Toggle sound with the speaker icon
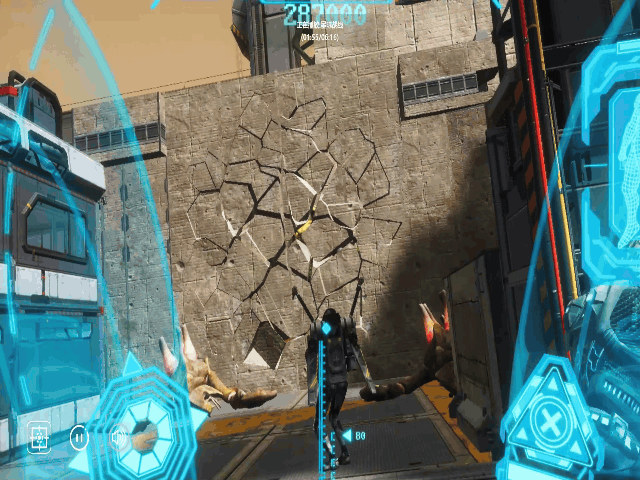This screenshot has height=480, width=640. [x=118, y=437]
